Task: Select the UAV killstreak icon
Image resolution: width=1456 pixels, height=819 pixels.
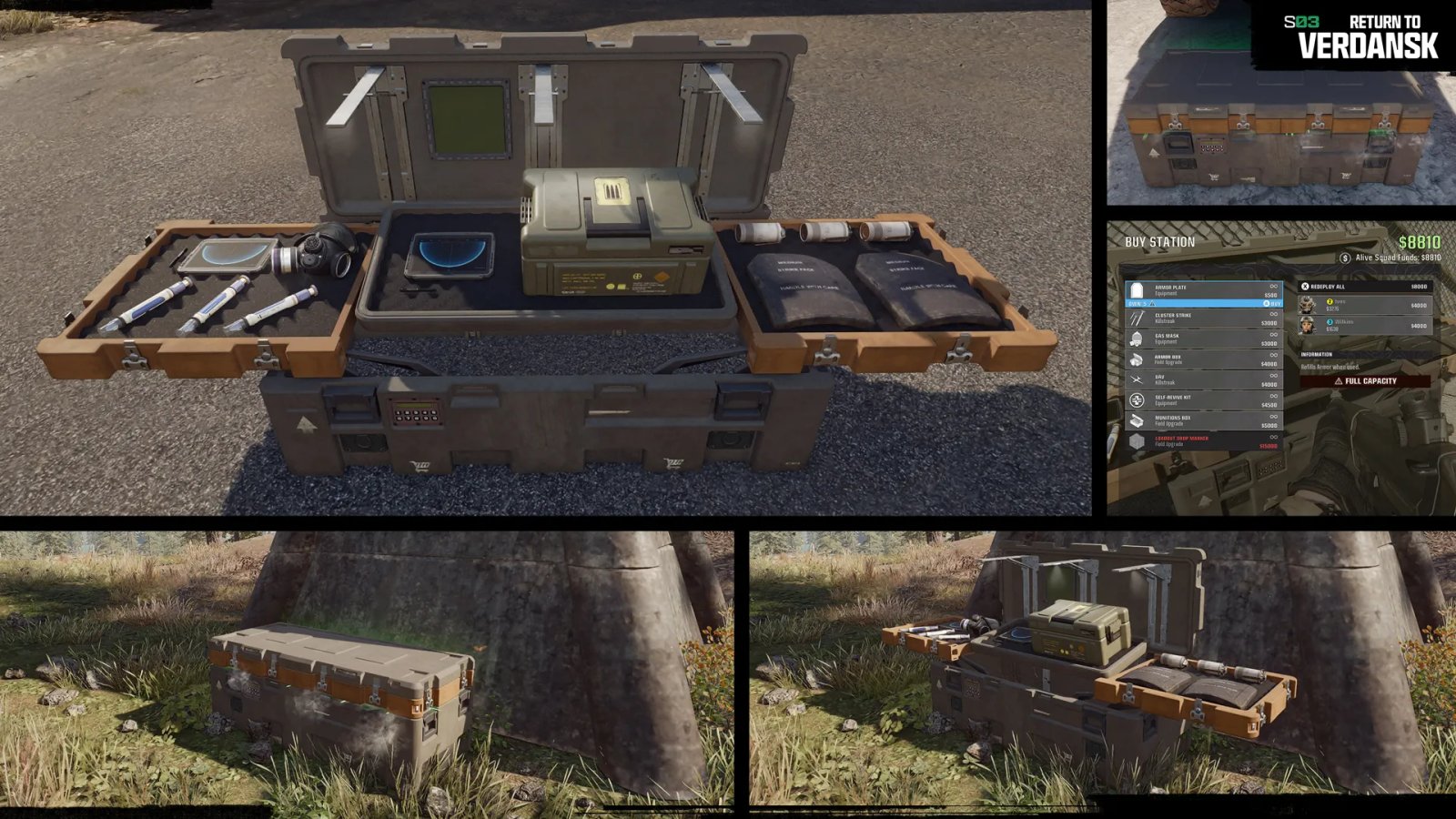Action: [1136, 379]
